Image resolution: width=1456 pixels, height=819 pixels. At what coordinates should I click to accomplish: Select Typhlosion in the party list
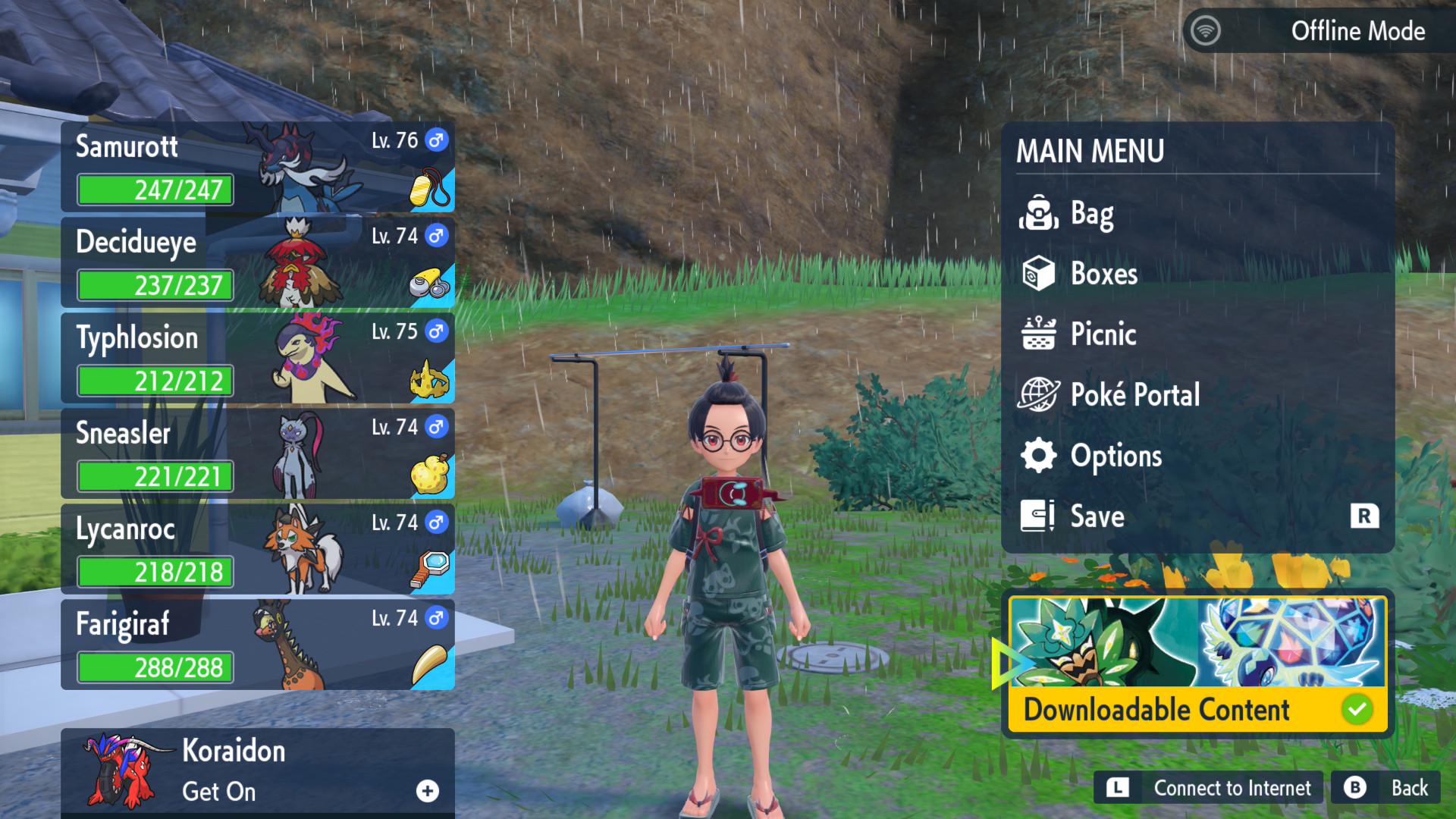click(x=258, y=358)
